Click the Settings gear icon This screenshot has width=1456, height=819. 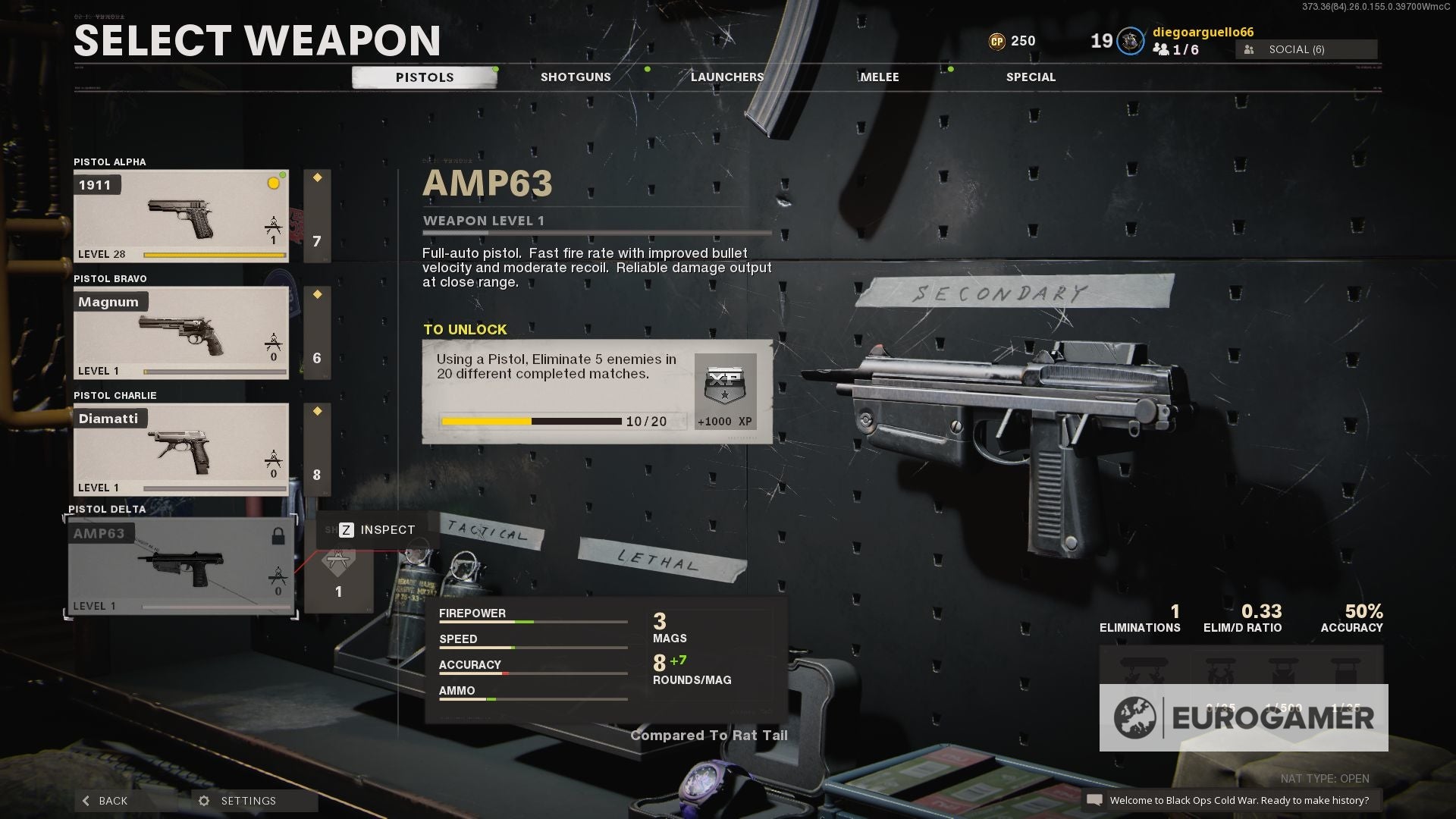coord(202,800)
